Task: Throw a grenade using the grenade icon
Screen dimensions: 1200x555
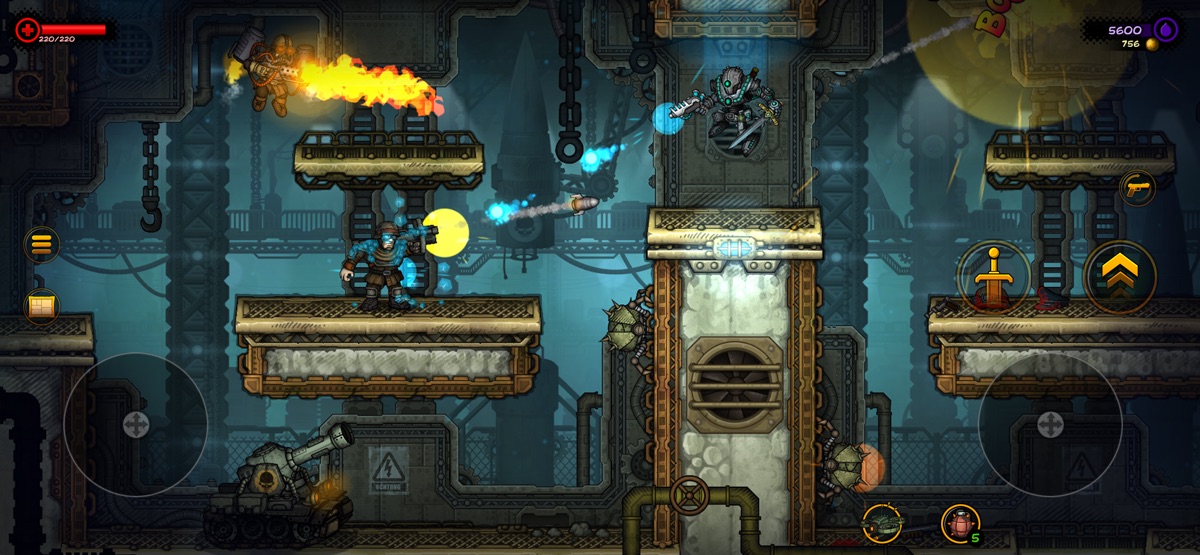Action: 959,522
